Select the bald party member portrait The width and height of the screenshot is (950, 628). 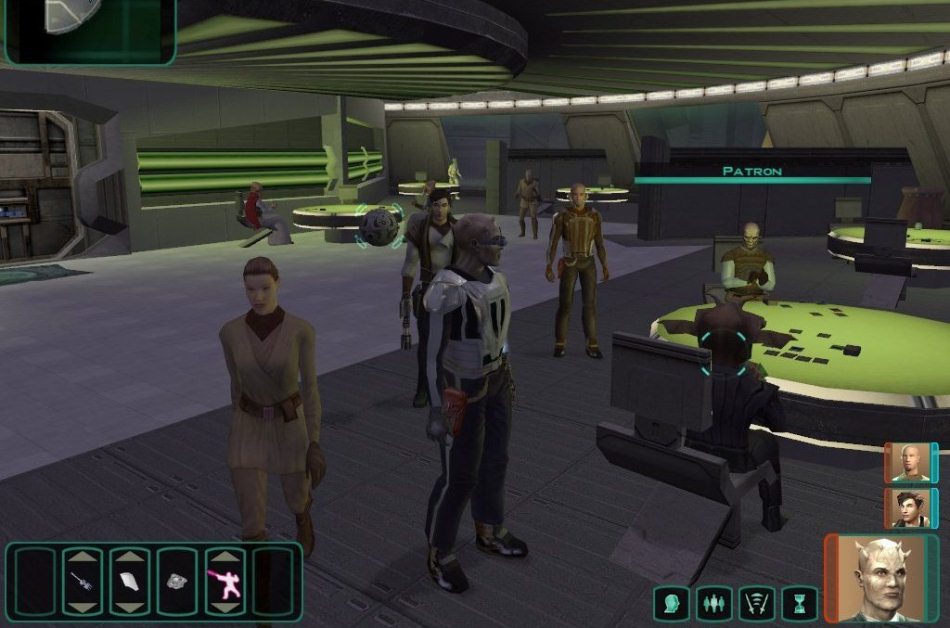(x=909, y=463)
